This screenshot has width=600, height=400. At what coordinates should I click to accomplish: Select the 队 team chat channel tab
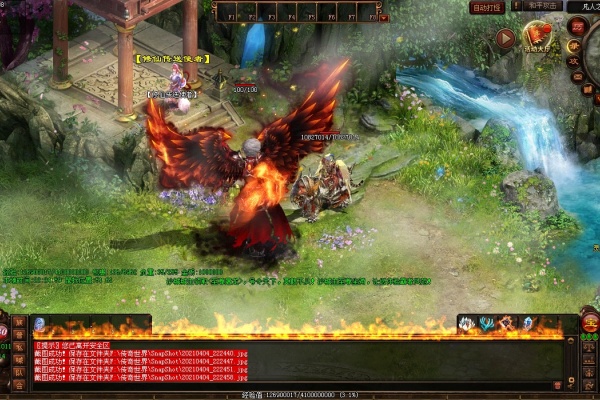tap(19, 371)
